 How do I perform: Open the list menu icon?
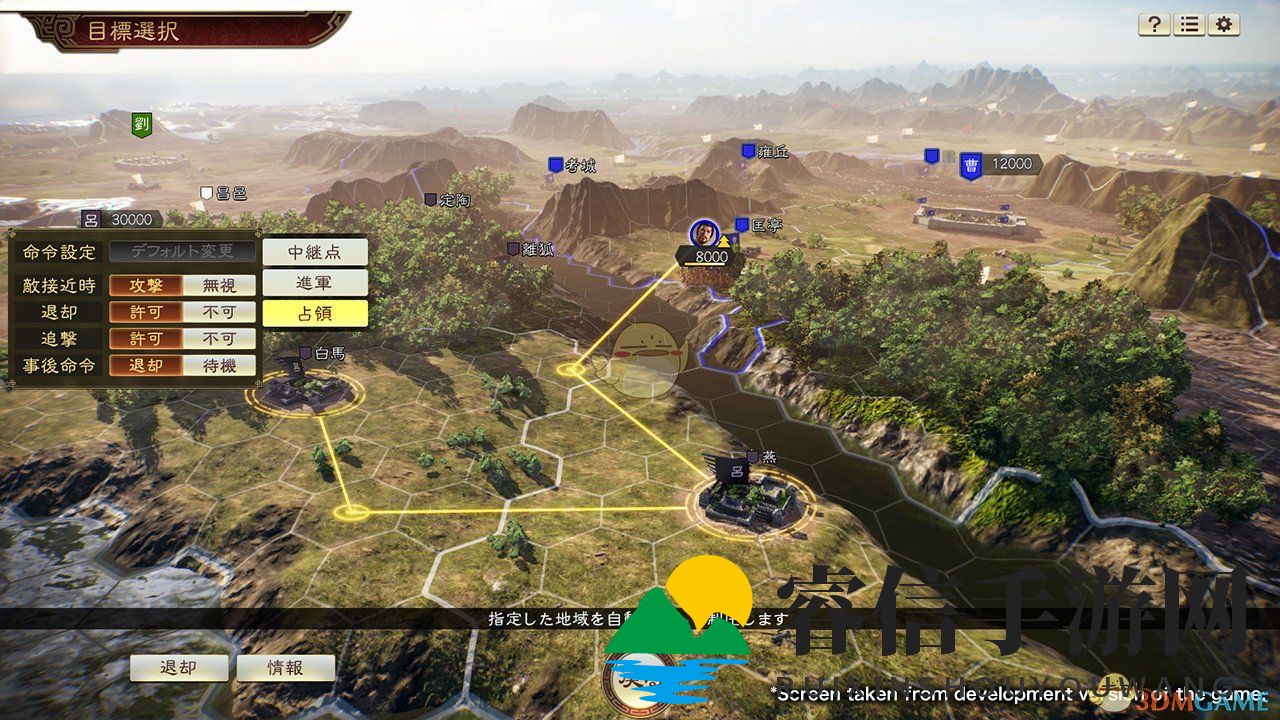coord(1189,25)
